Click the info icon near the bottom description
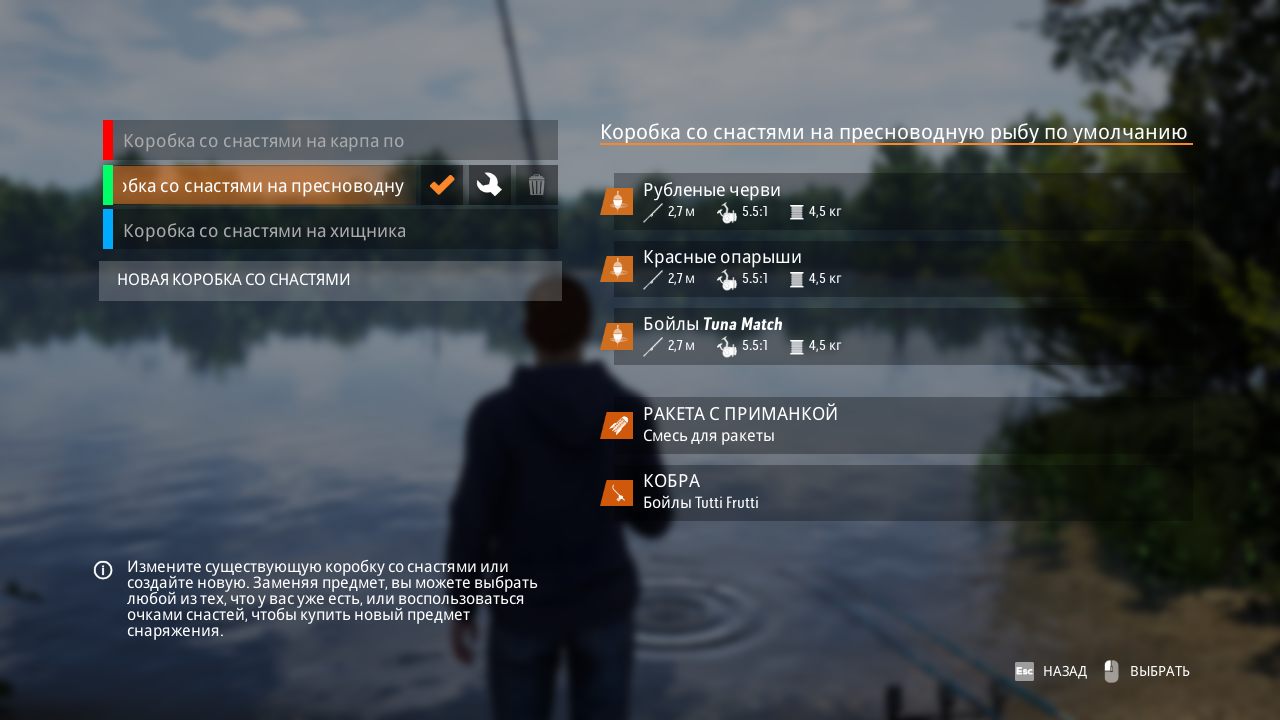This screenshot has height=720, width=1280. click(102, 569)
